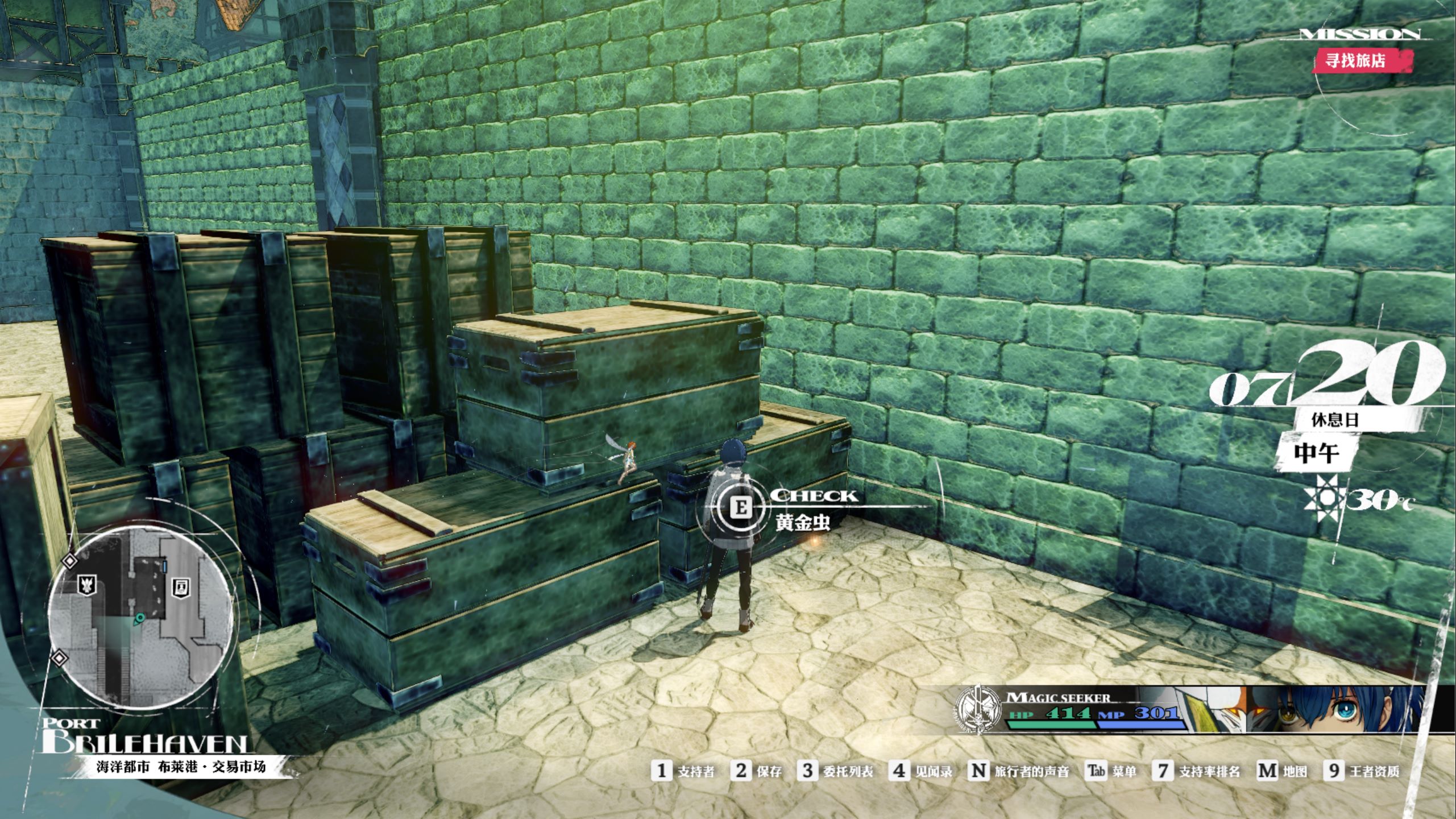1456x819 pixels.
Task: Click the shop shield marker on minimap
Action: click(x=181, y=588)
